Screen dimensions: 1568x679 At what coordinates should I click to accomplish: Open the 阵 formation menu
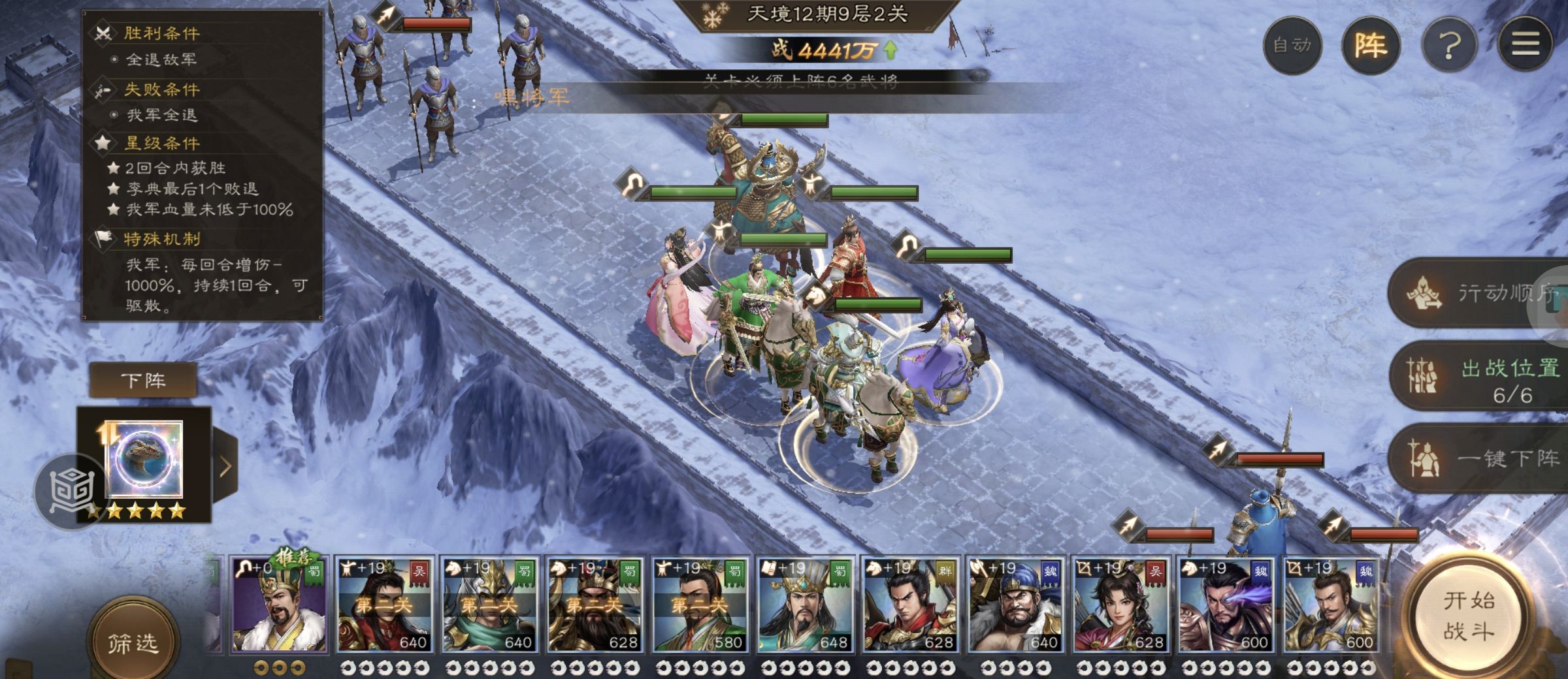(x=1370, y=45)
